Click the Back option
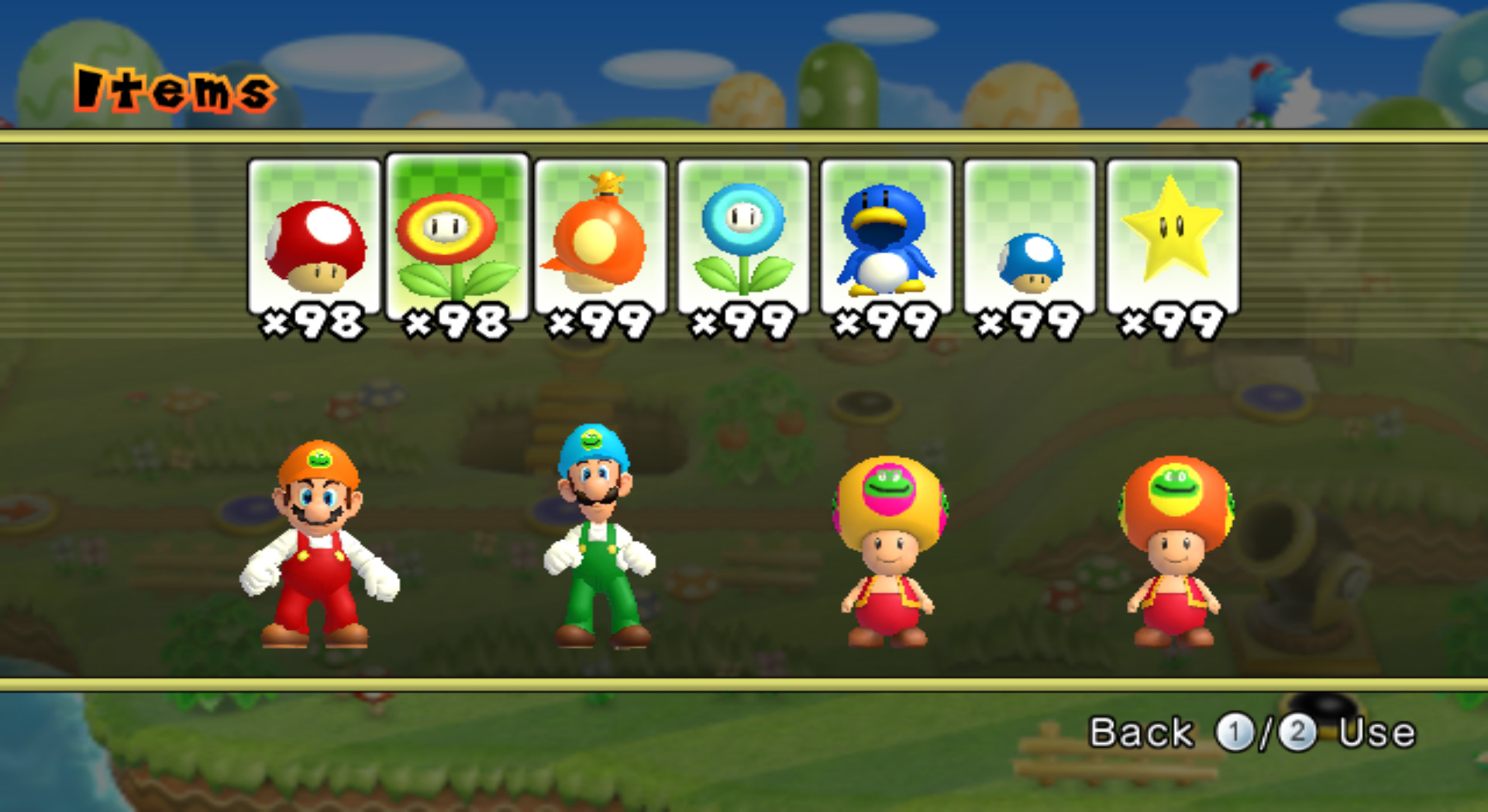1488x812 pixels. click(x=1141, y=731)
